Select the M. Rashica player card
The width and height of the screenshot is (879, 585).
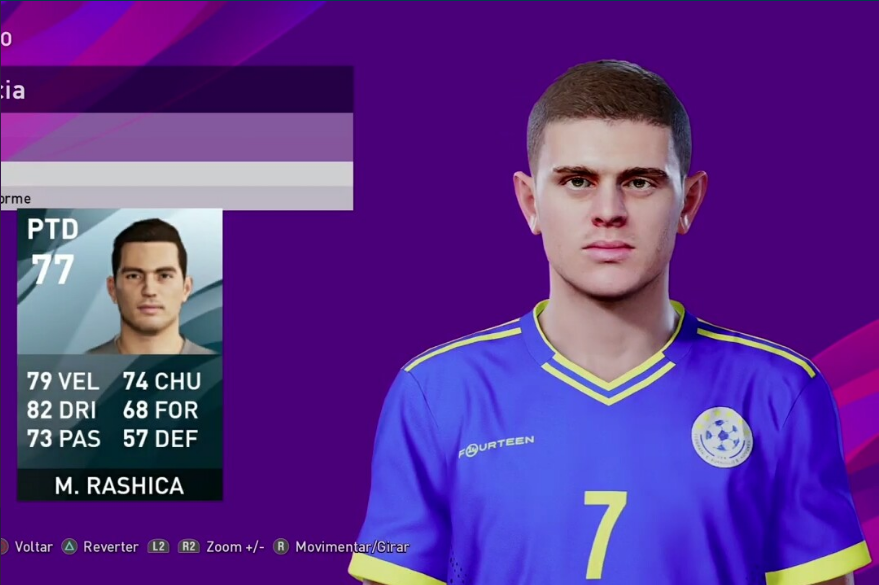[x=120, y=354]
